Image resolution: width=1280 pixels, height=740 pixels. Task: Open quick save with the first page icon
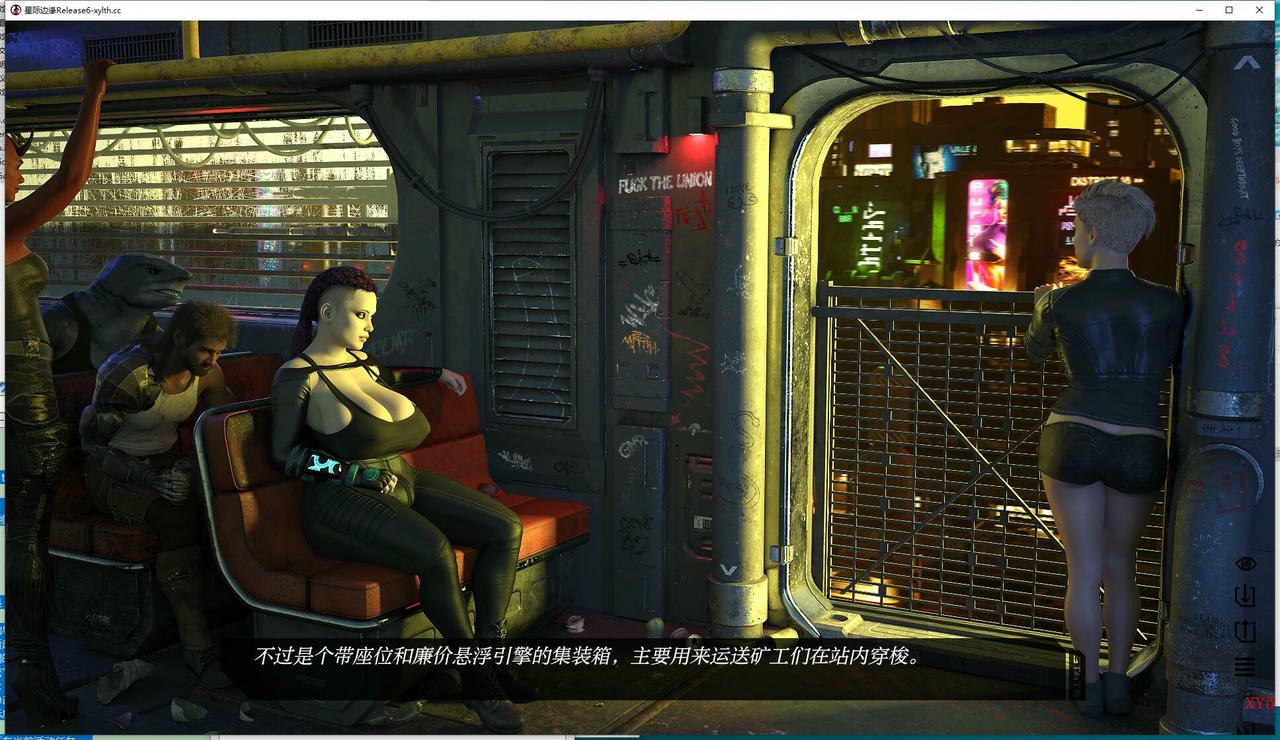(1245, 598)
